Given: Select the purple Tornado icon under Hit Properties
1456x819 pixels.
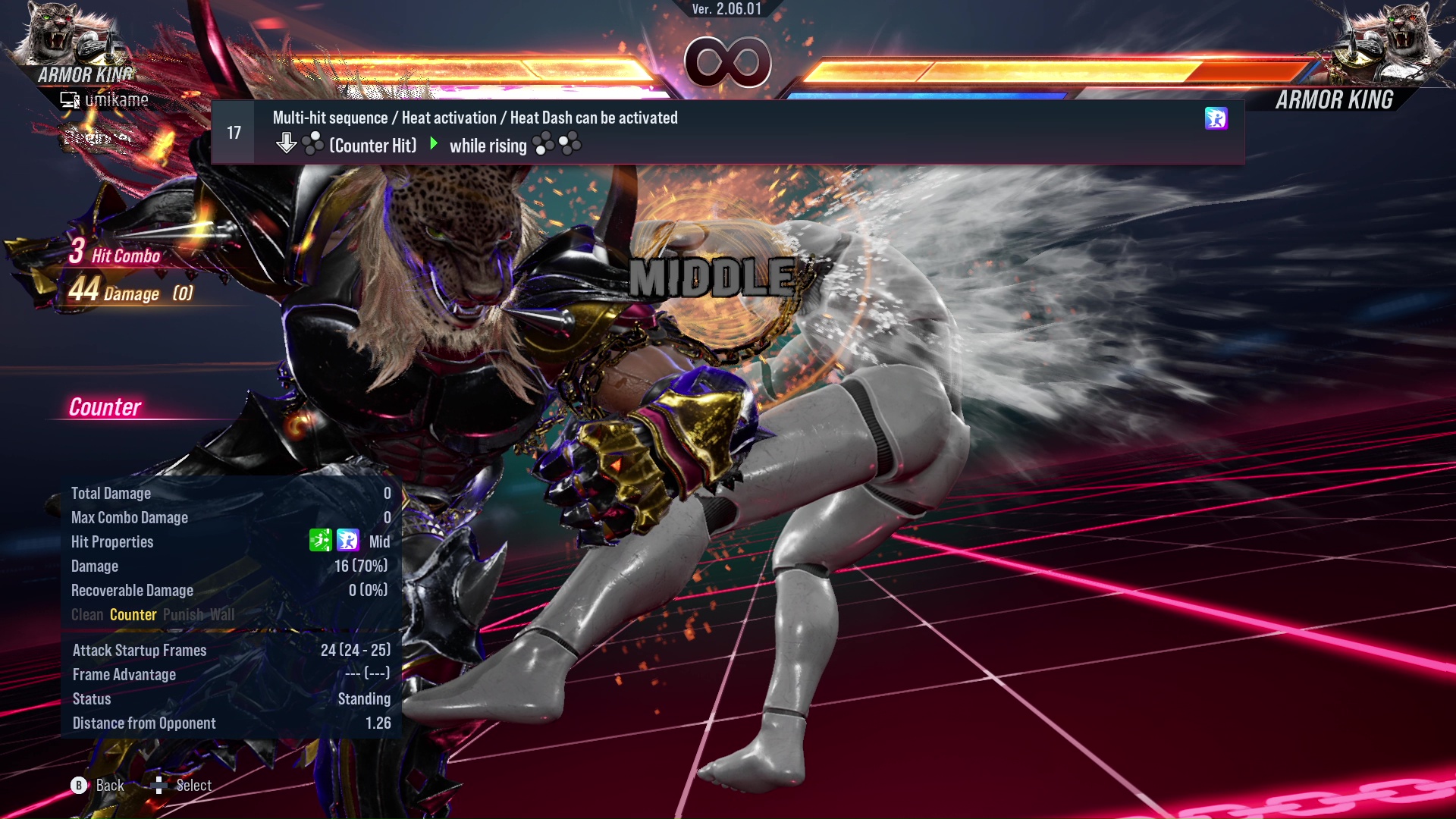Looking at the screenshot, I should tap(347, 541).
